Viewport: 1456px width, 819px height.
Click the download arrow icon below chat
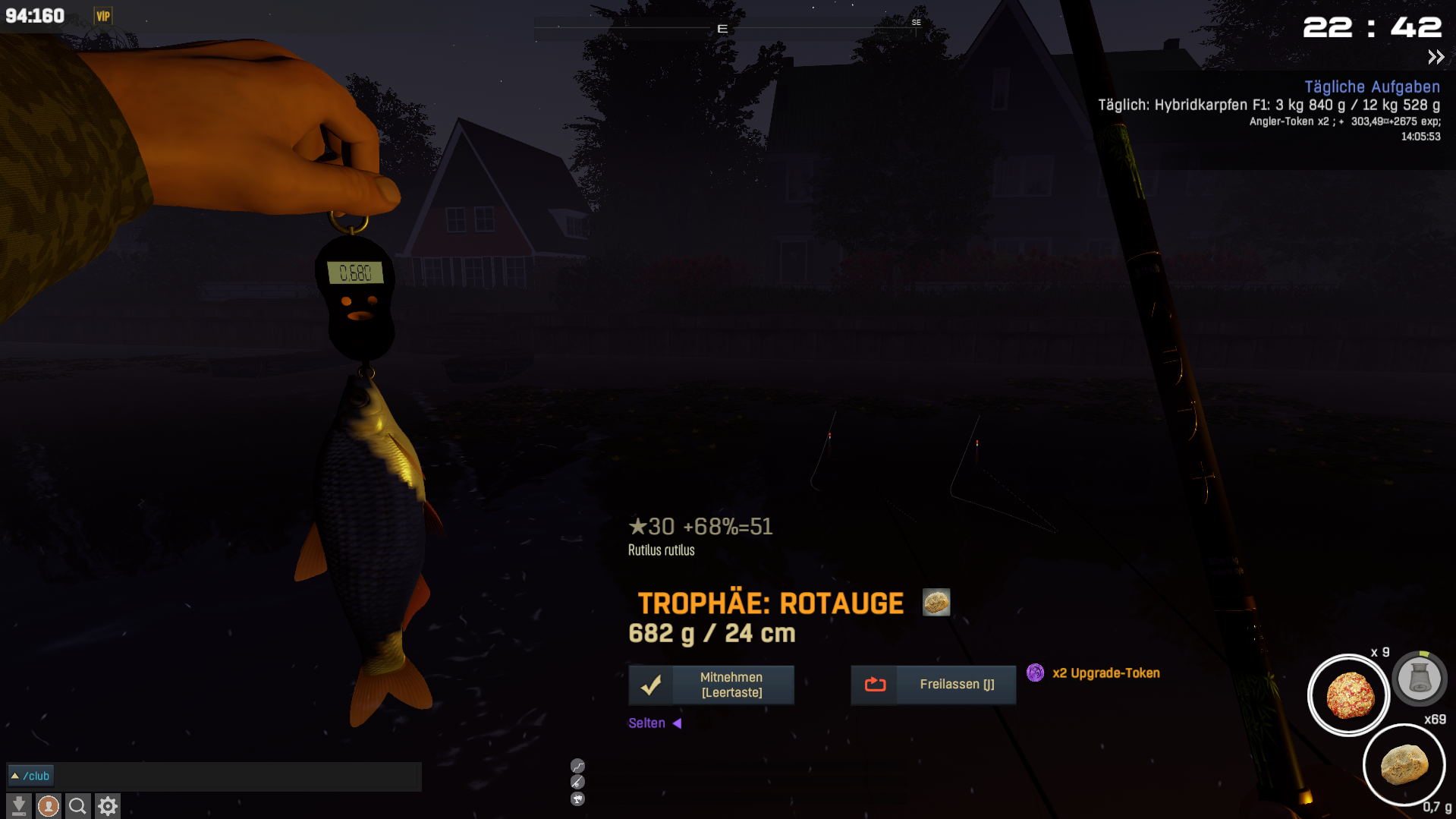coord(19,805)
